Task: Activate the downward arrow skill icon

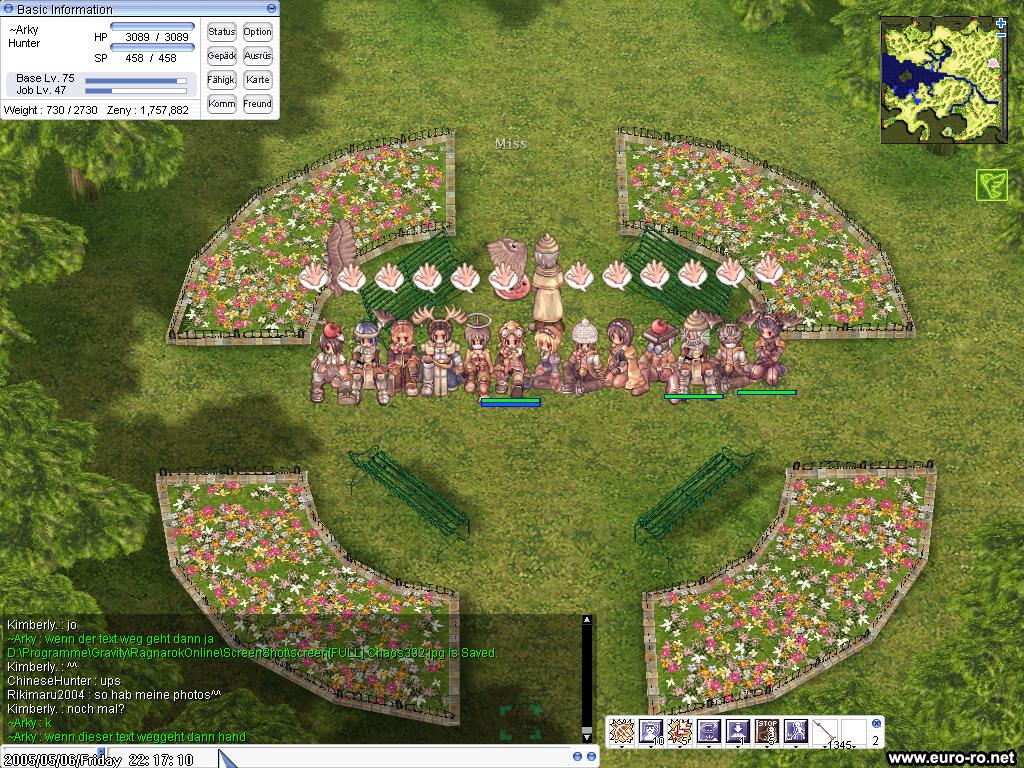Action: (738, 732)
